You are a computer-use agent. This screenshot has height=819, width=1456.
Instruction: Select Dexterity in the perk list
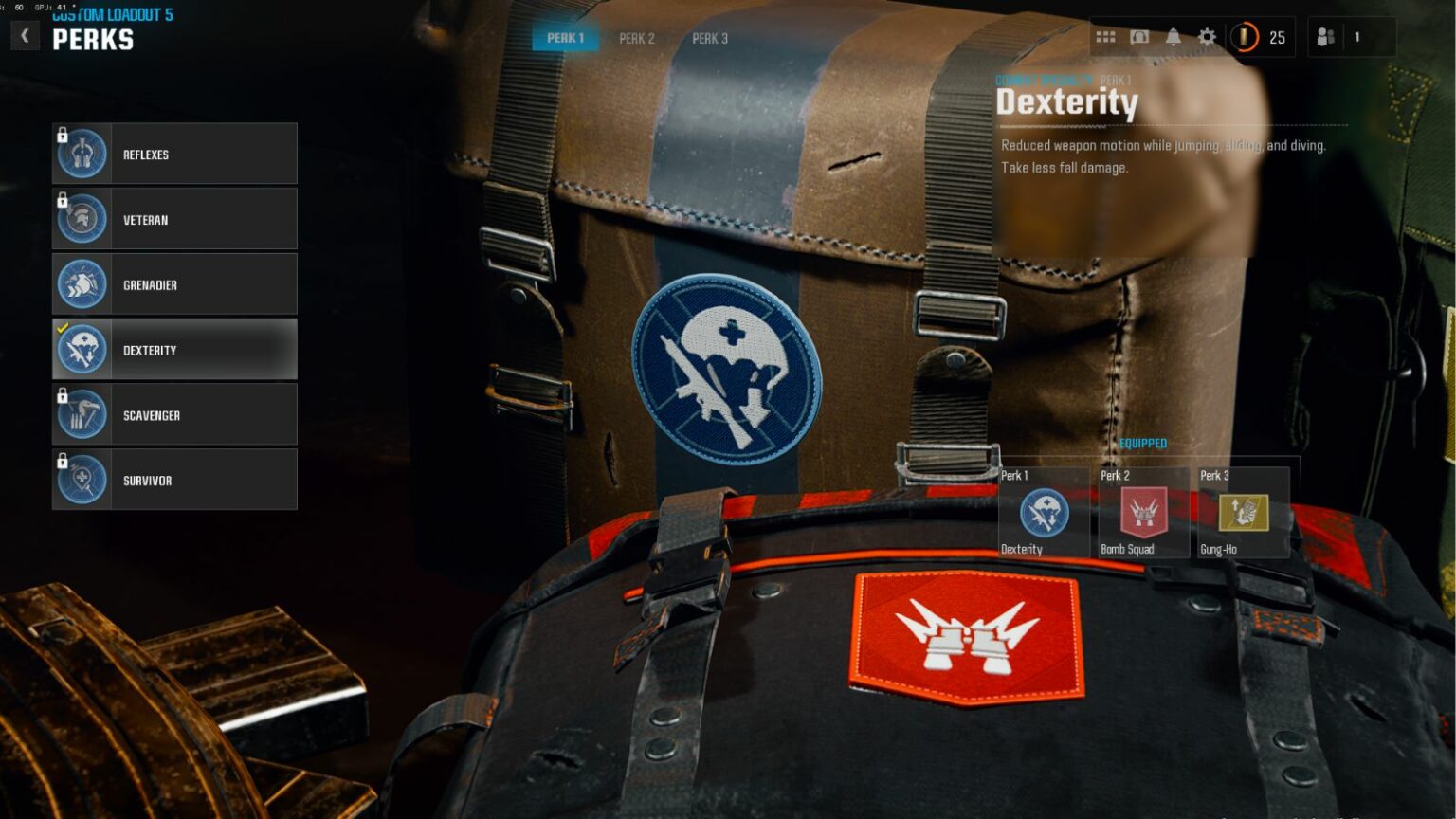coord(175,349)
